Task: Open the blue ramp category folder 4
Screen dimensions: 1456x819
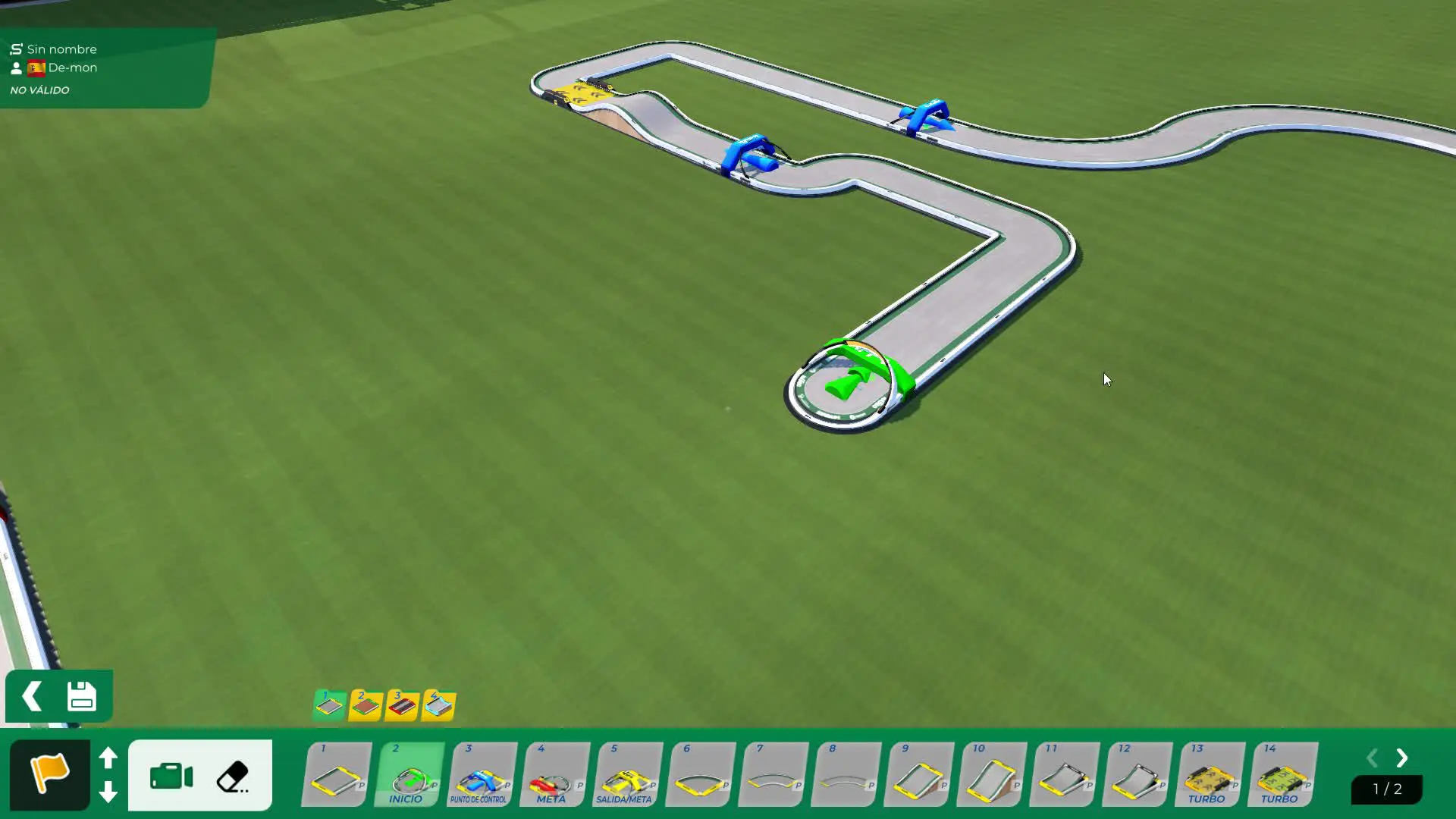Action: point(438,705)
